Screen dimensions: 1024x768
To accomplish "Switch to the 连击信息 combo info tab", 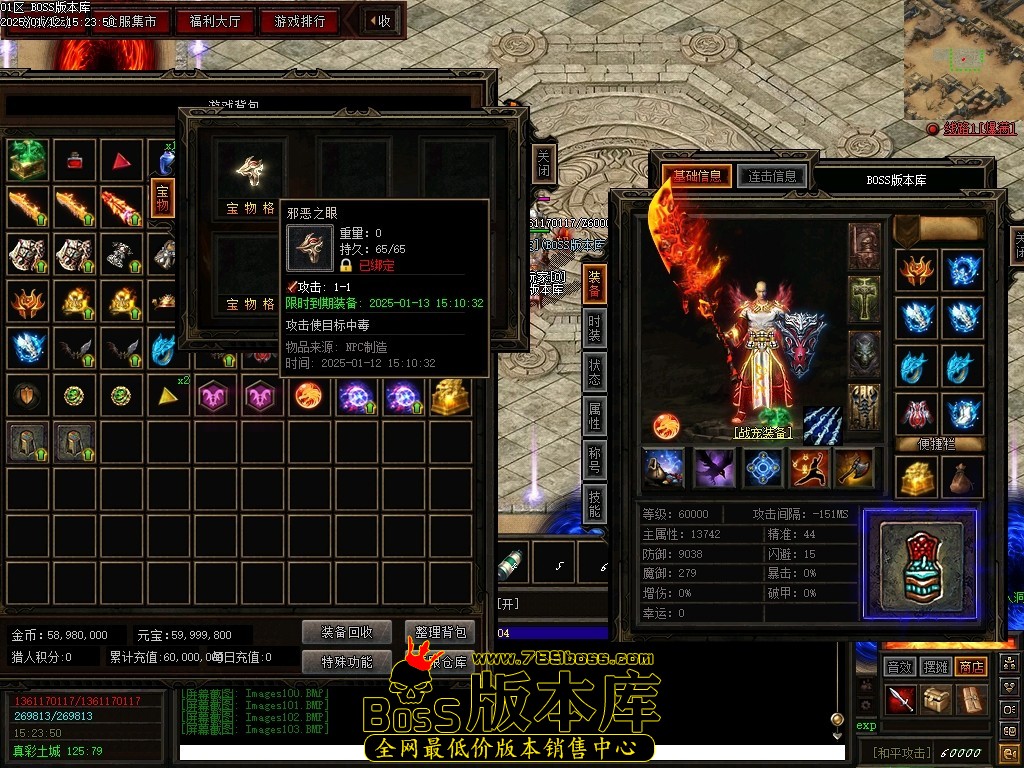I will (771, 176).
